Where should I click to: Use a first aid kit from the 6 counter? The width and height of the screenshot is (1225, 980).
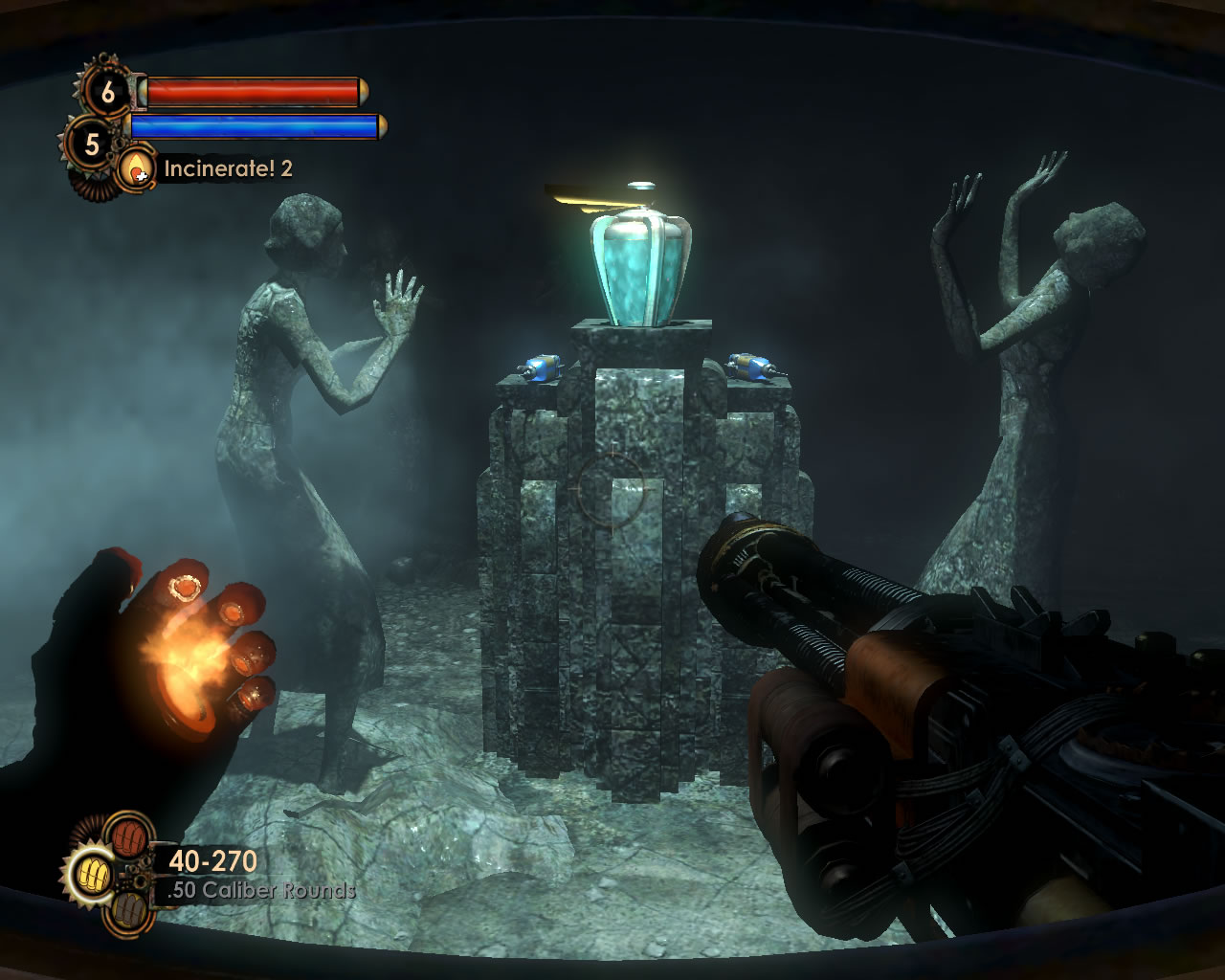click(x=107, y=92)
